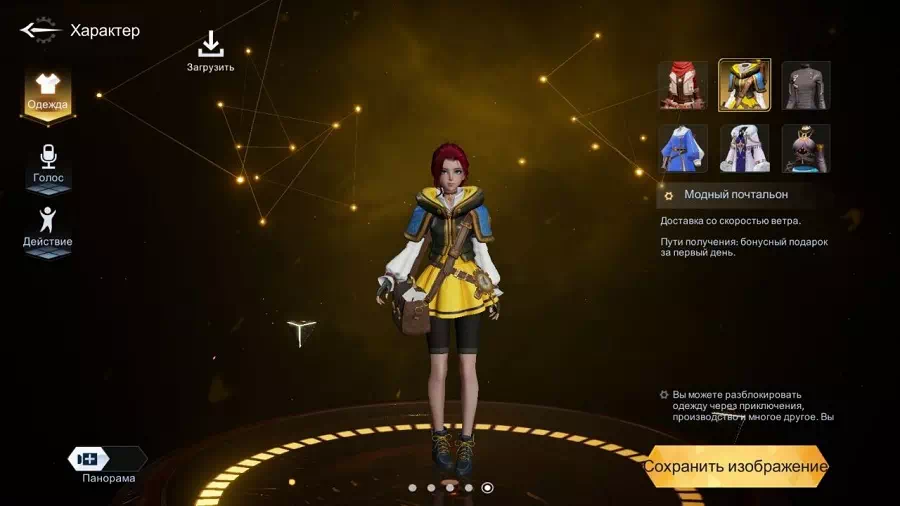This screenshot has width=900, height=506.
Task: Click Сохранить изображение save image button
Action: [736, 466]
